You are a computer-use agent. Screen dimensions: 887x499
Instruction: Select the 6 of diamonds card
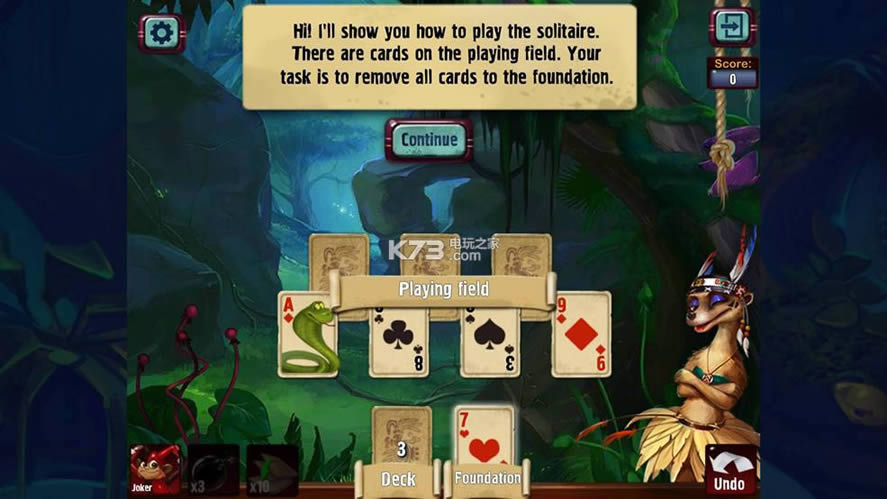click(581, 335)
